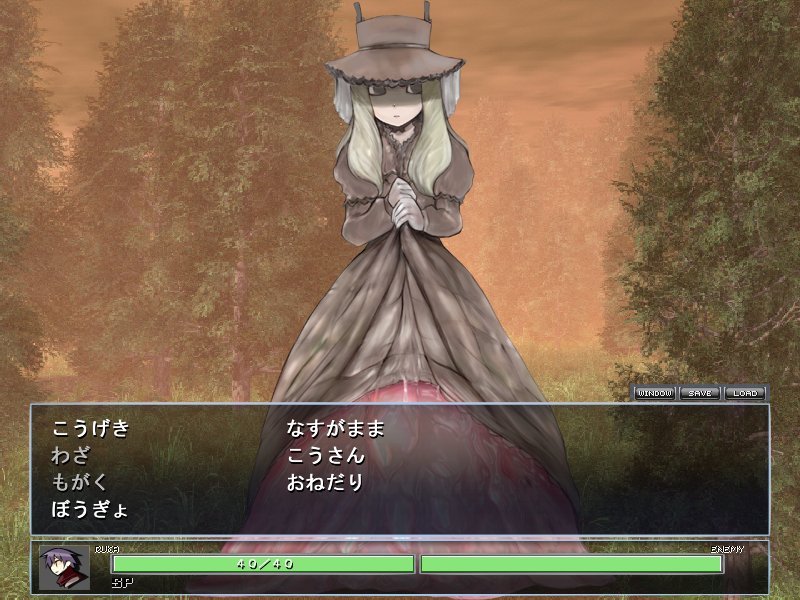800x600 pixels.
Task: Pick the もがく struggle command
Action: pyautogui.click(x=81, y=482)
